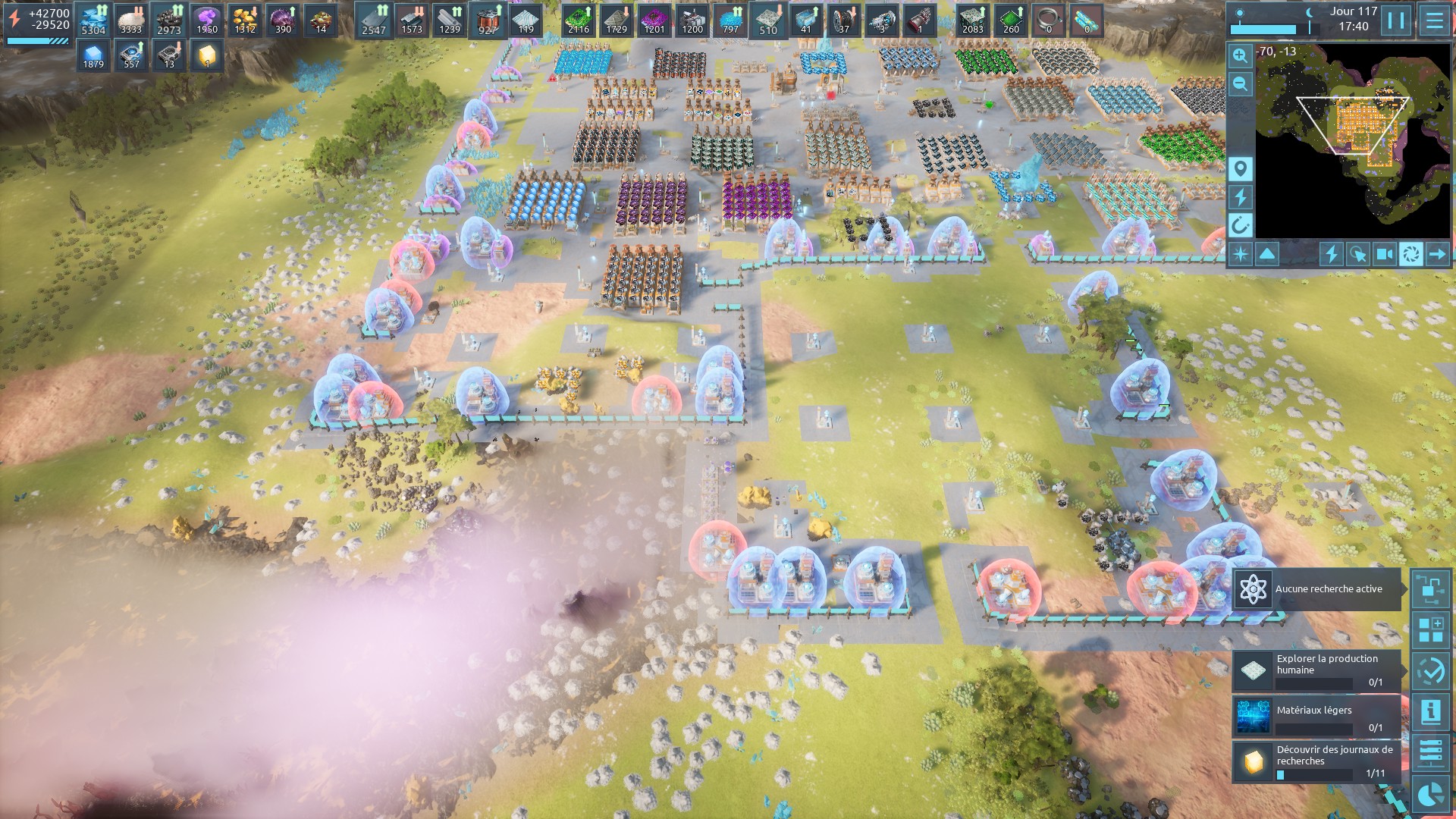1456x819 pixels.
Task: Open the pie chart statistics panel
Action: 1431,793
